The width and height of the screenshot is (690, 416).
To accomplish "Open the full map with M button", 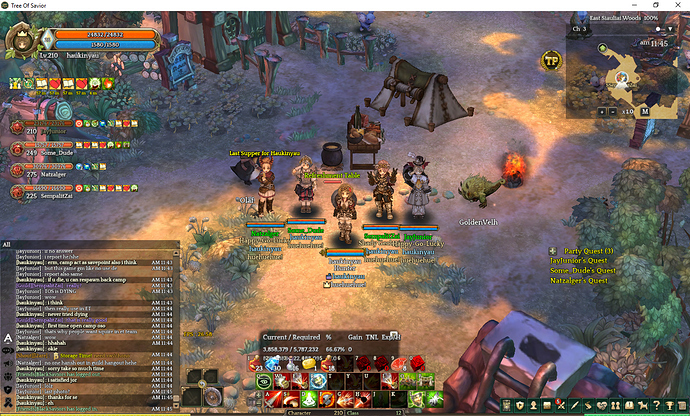I will pyautogui.click(x=645, y=111).
